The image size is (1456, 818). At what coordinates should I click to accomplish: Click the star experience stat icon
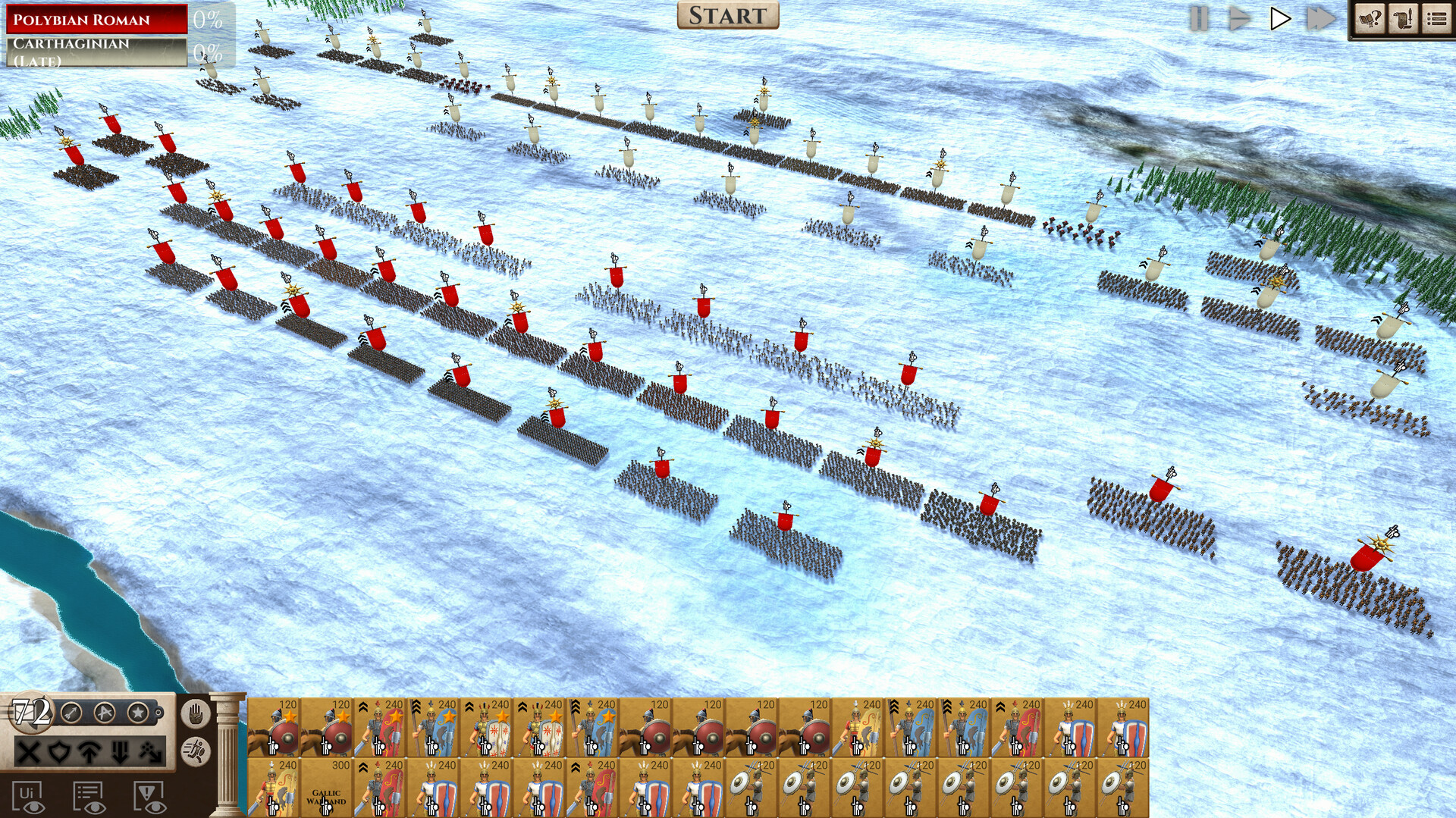(x=137, y=713)
